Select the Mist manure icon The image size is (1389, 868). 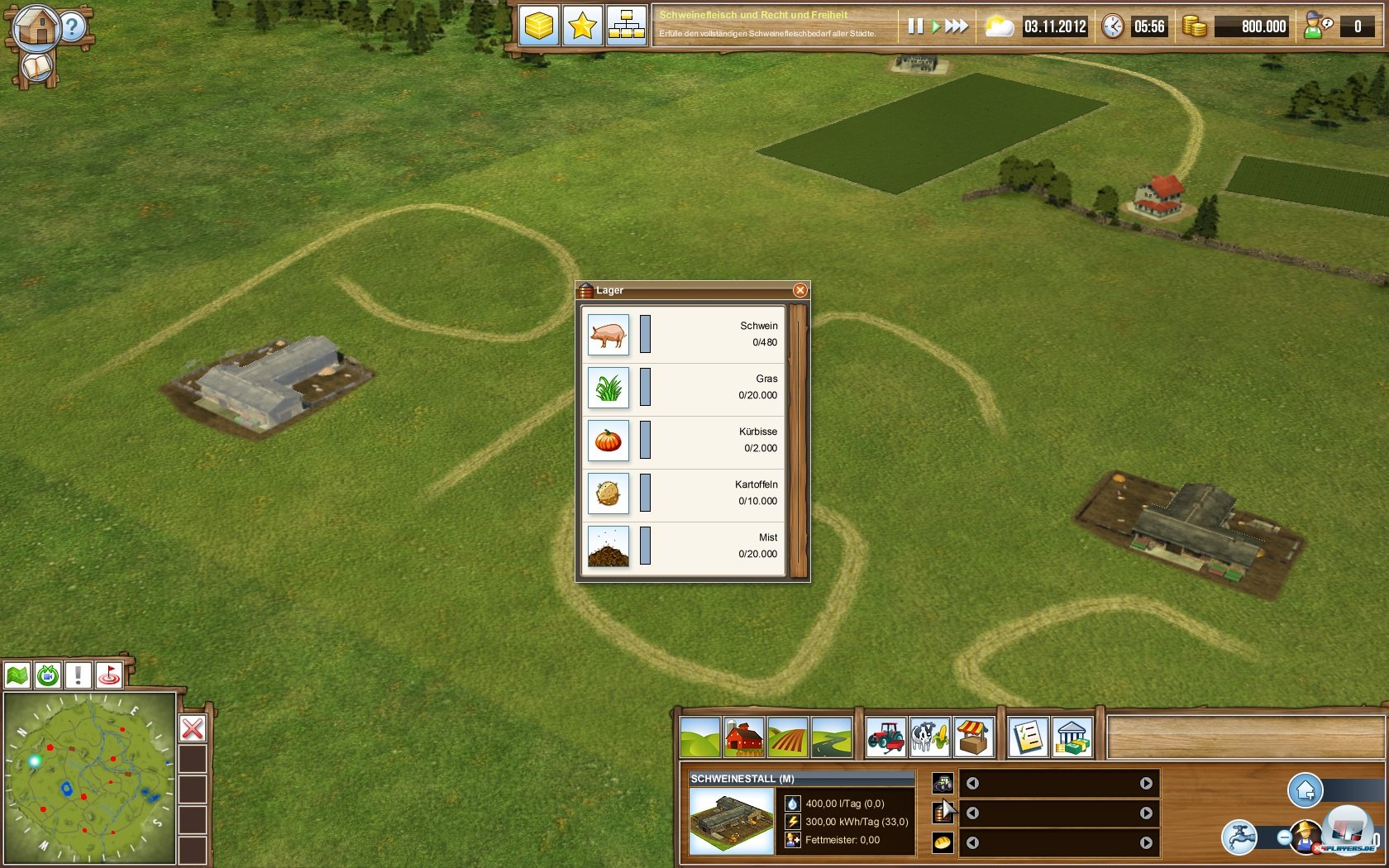coord(609,546)
